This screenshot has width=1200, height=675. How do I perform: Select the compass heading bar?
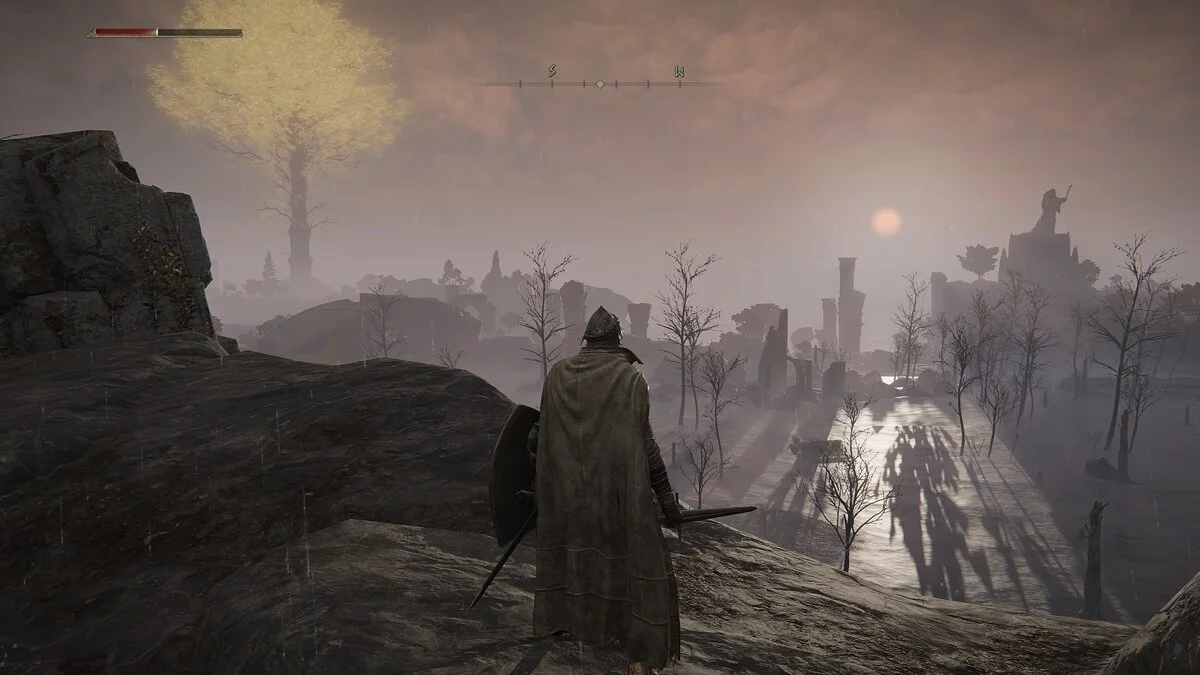pyautogui.click(x=599, y=82)
